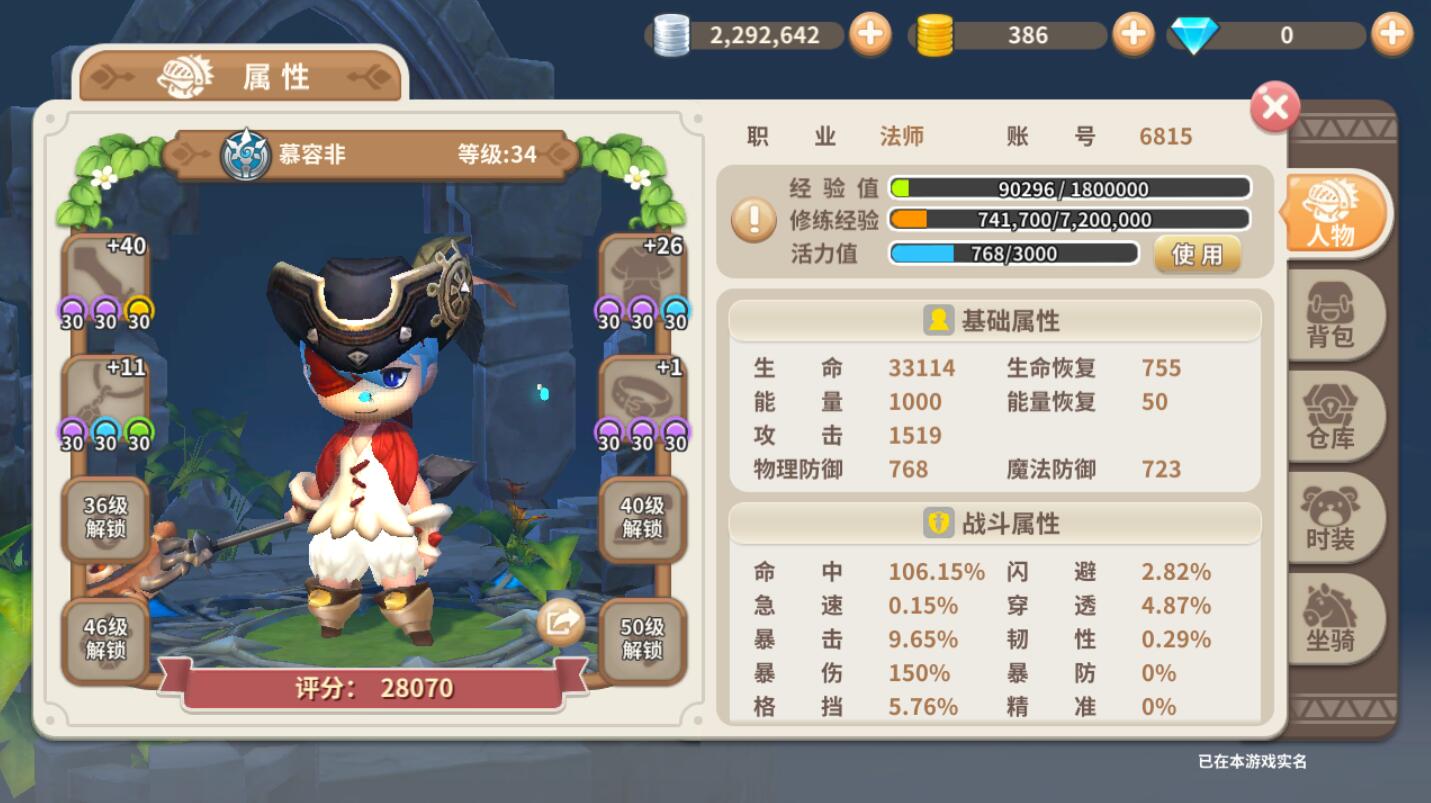Open the 背包 backpack tab
The width and height of the screenshot is (1431, 803).
(x=1331, y=316)
